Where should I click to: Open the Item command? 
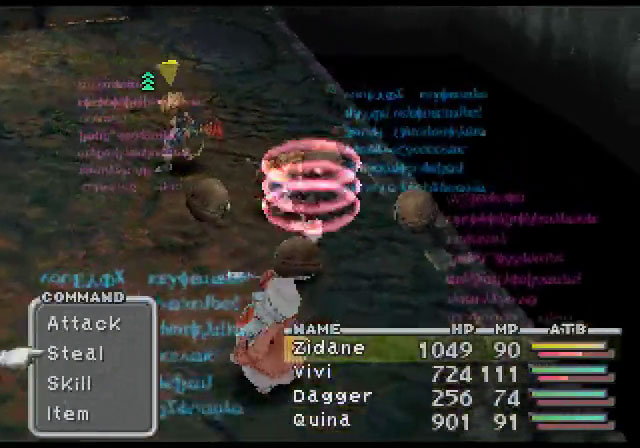(x=68, y=413)
